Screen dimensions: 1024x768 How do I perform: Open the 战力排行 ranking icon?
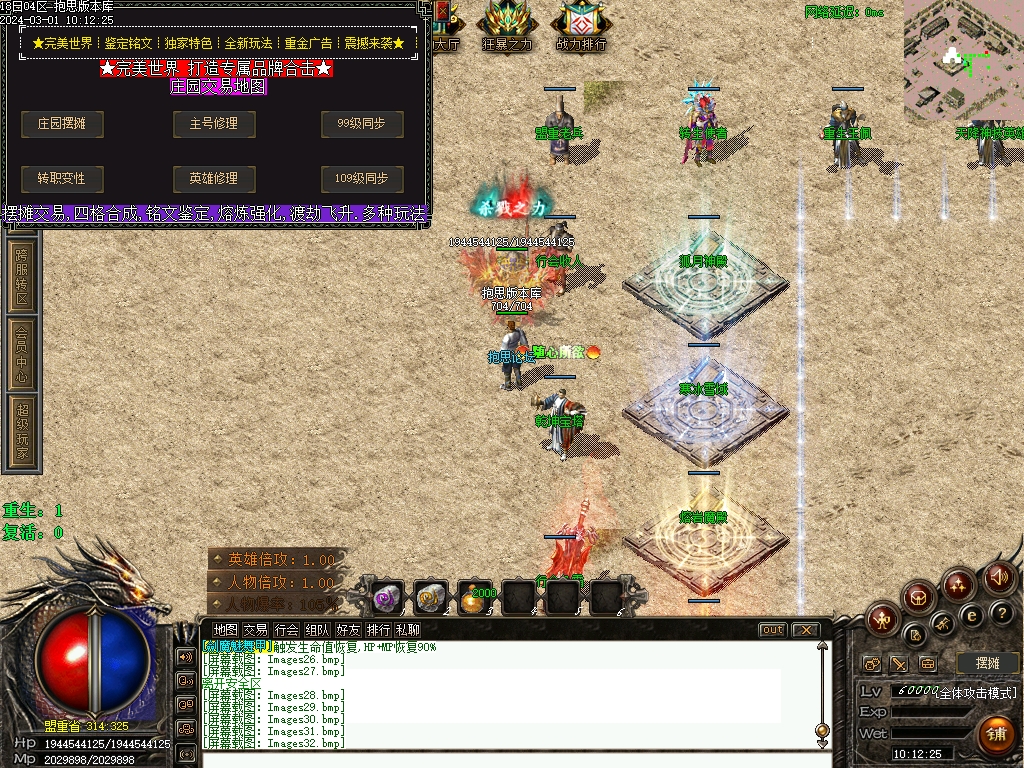click(x=581, y=27)
